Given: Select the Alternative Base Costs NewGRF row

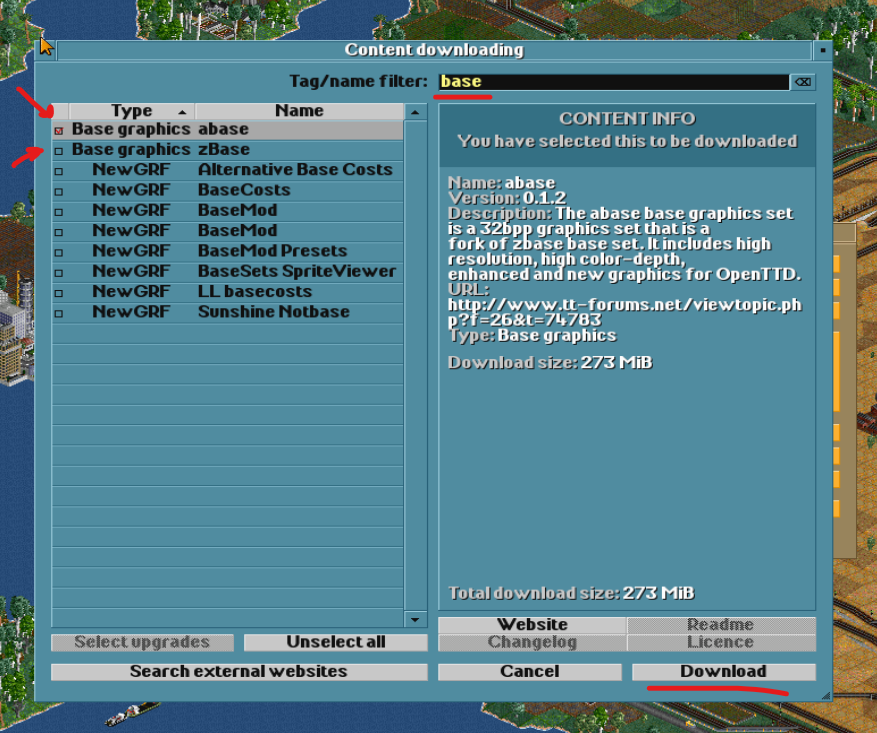Looking at the screenshot, I should coord(228,170).
